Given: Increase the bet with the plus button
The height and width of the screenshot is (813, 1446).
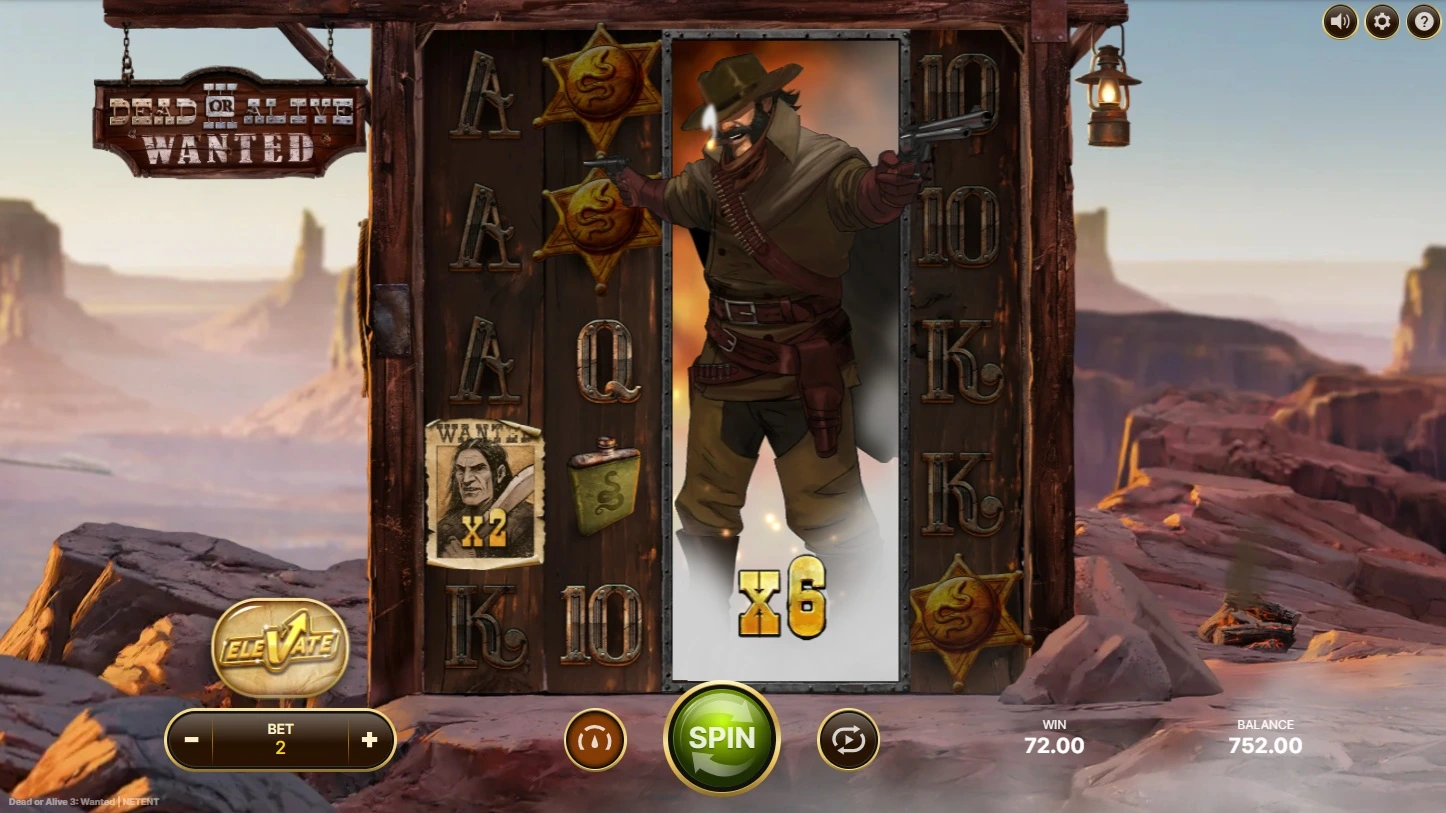Looking at the screenshot, I should pyautogui.click(x=369, y=740).
